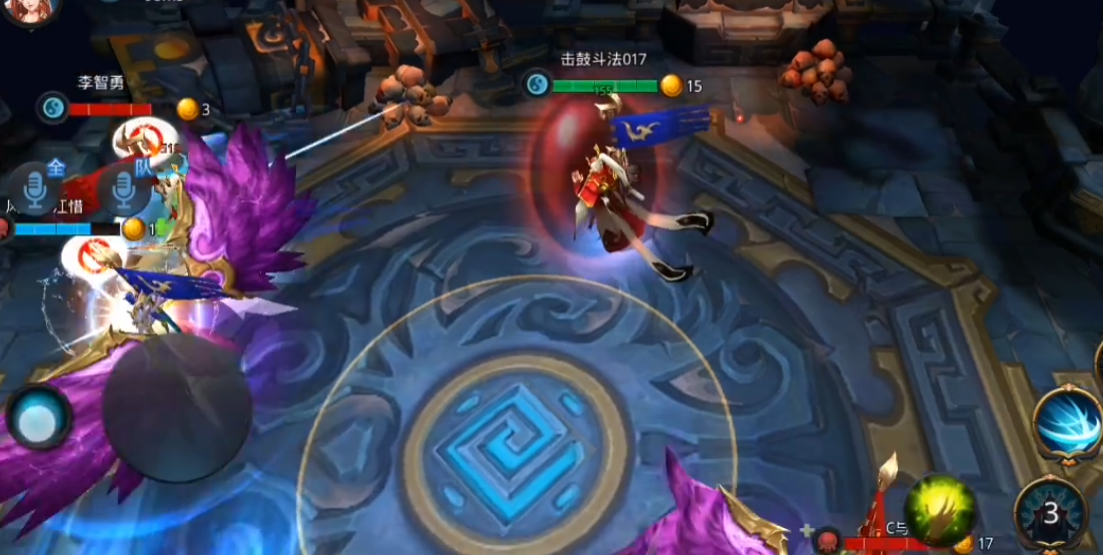Tap the skill showing cooldown 3

(x=1050, y=514)
